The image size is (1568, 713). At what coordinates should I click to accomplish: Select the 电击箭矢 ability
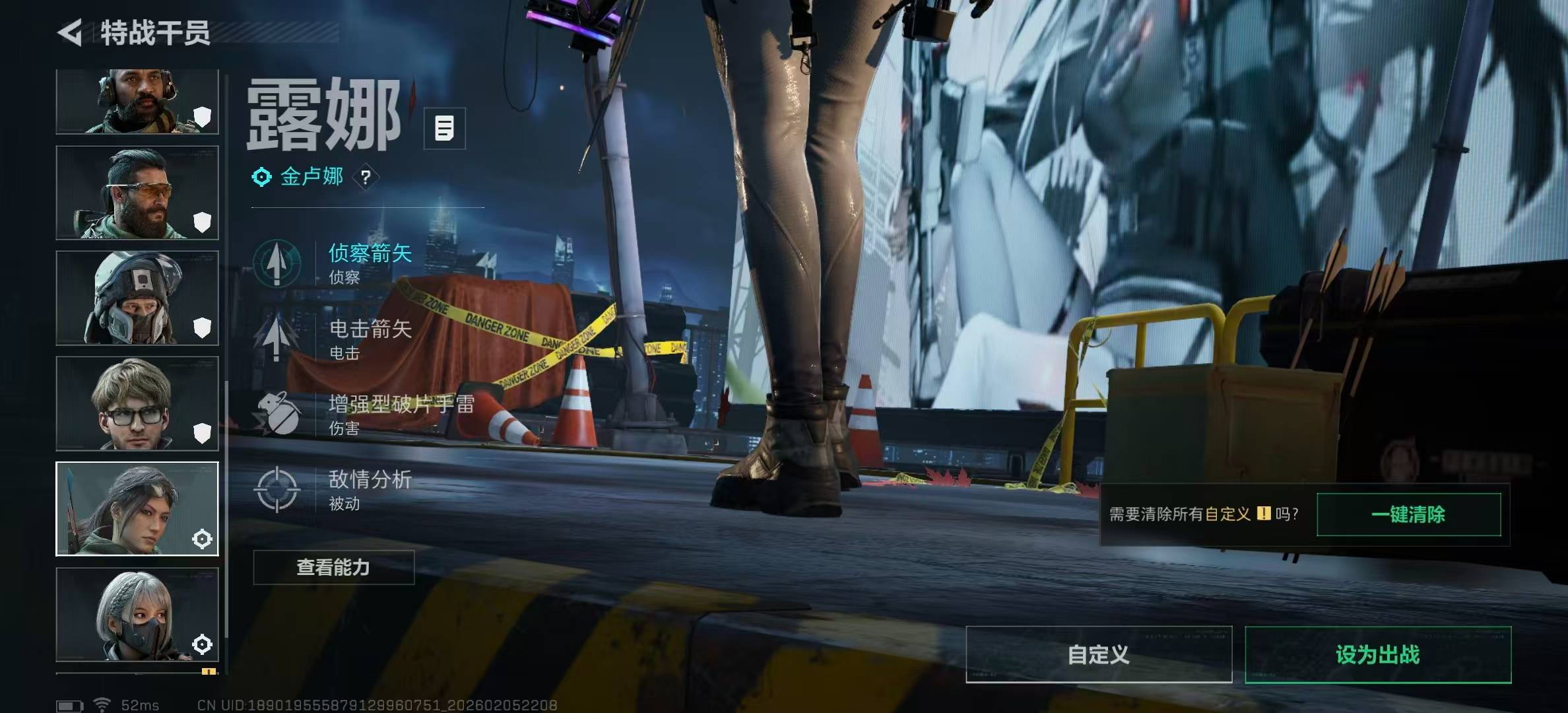[x=370, y=338]
